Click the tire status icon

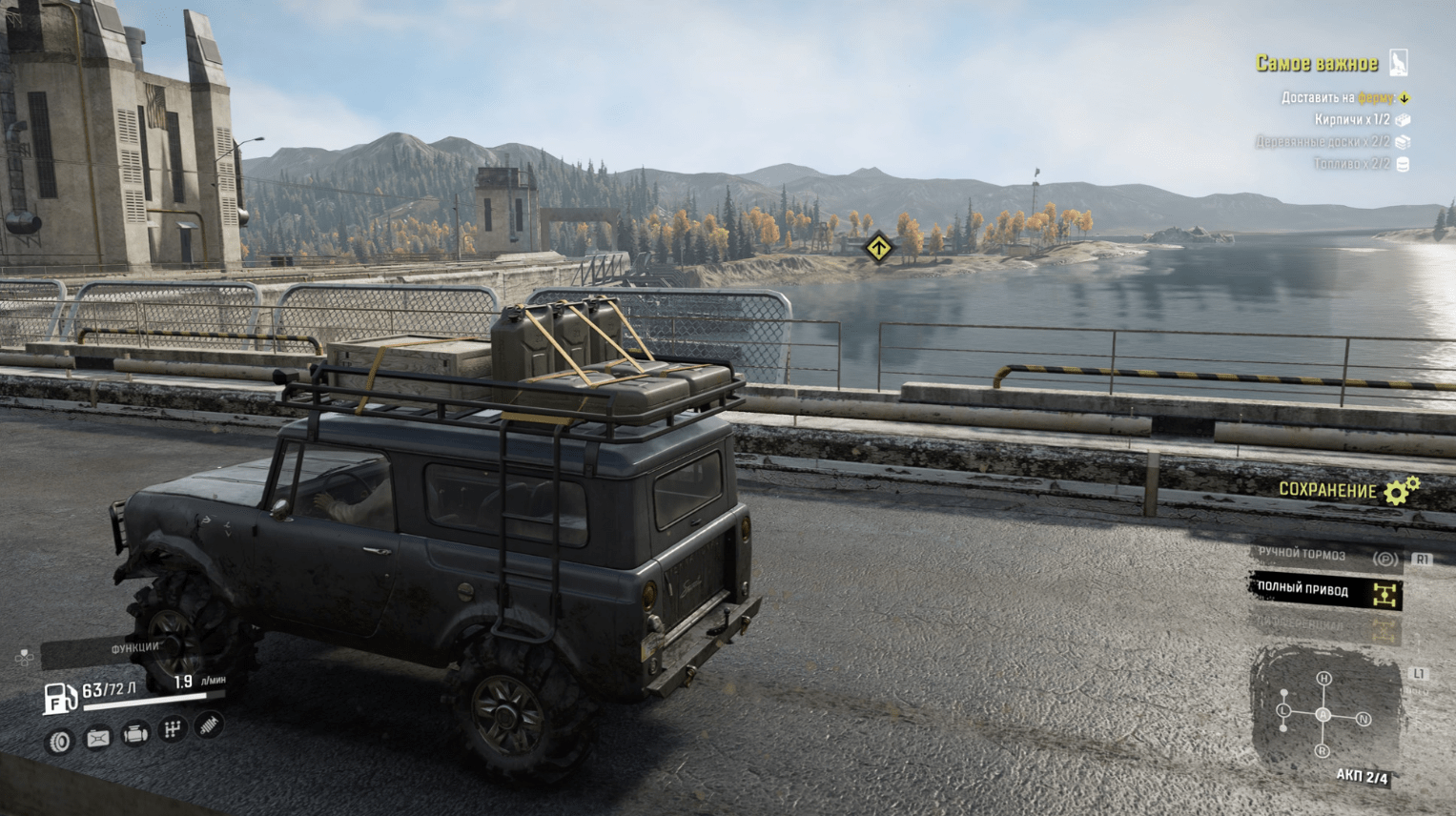click(x=60, y=741)
